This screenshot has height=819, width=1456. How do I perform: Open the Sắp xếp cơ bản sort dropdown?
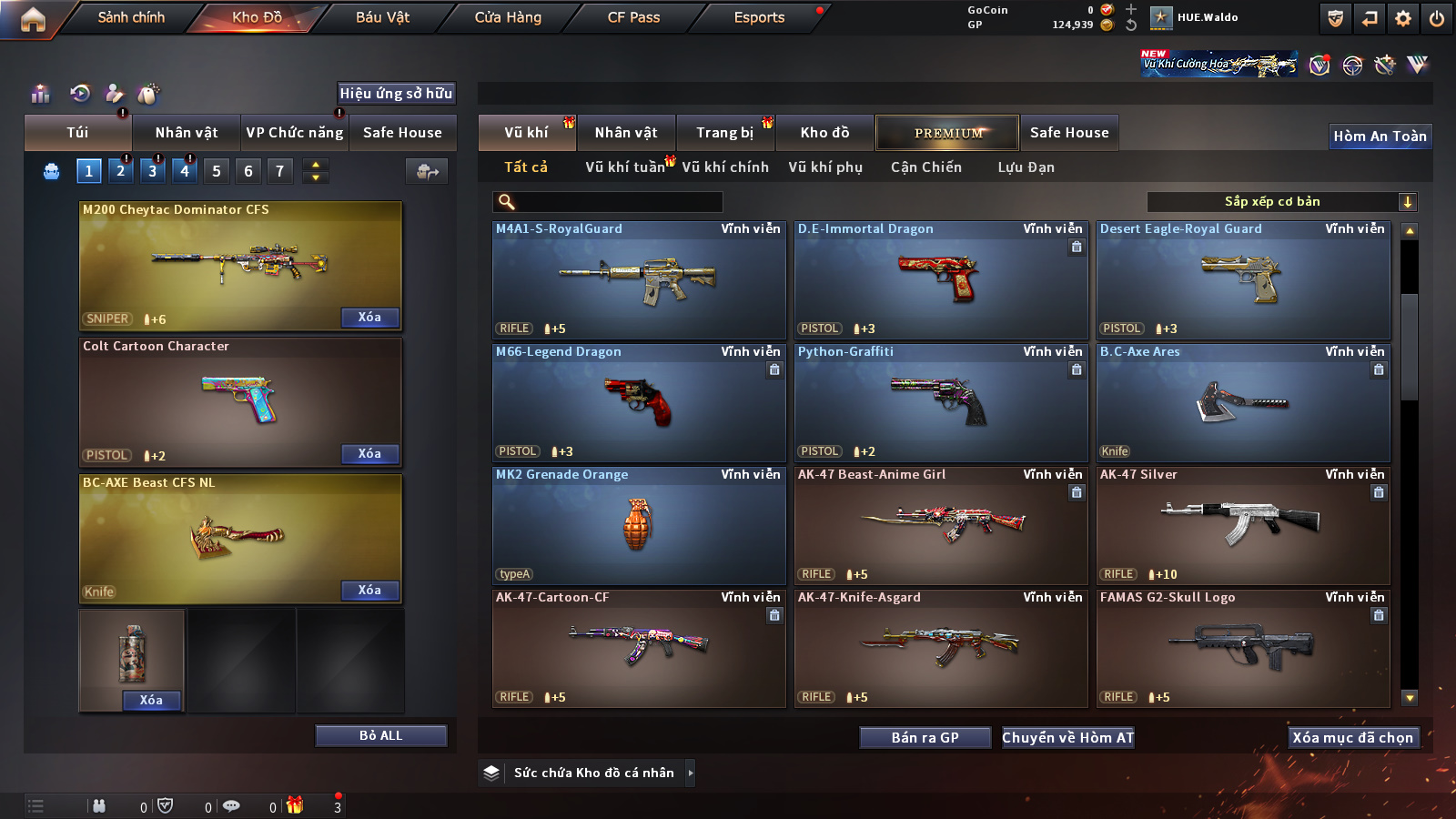coord(1281,202)
